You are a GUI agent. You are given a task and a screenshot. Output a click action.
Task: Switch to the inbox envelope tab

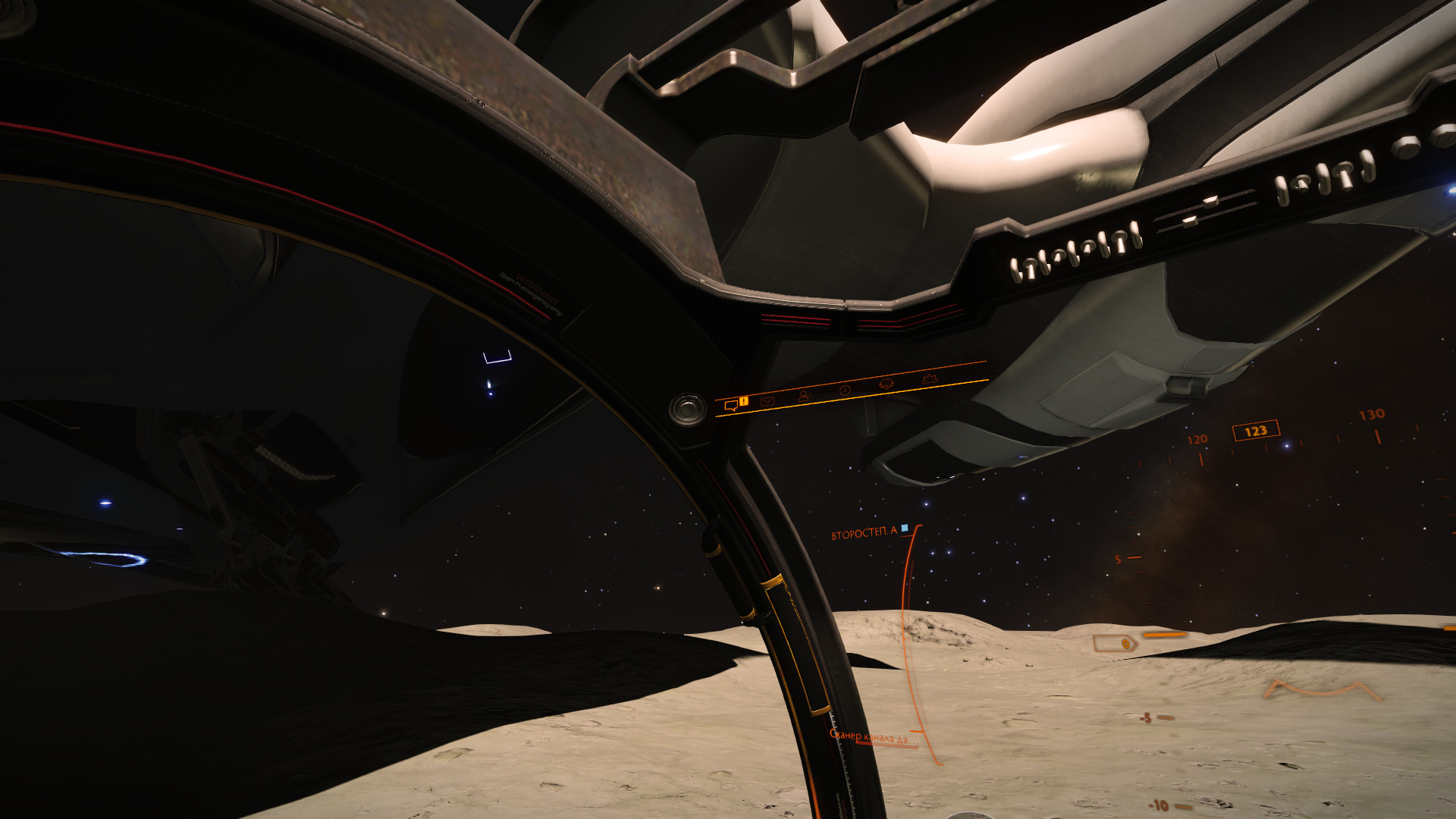tap(767, 400)
